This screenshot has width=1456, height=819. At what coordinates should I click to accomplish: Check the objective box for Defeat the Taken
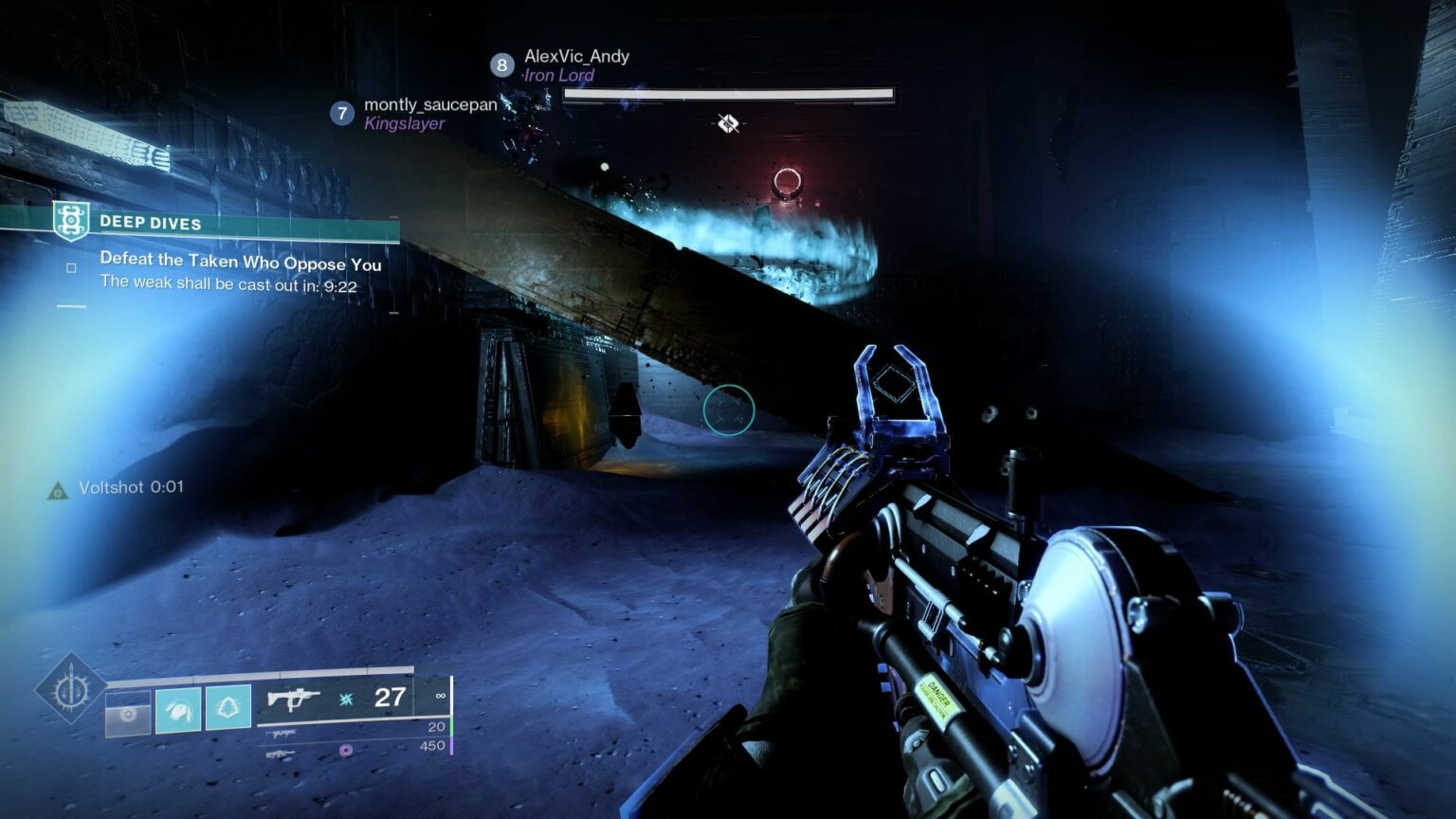69,266
